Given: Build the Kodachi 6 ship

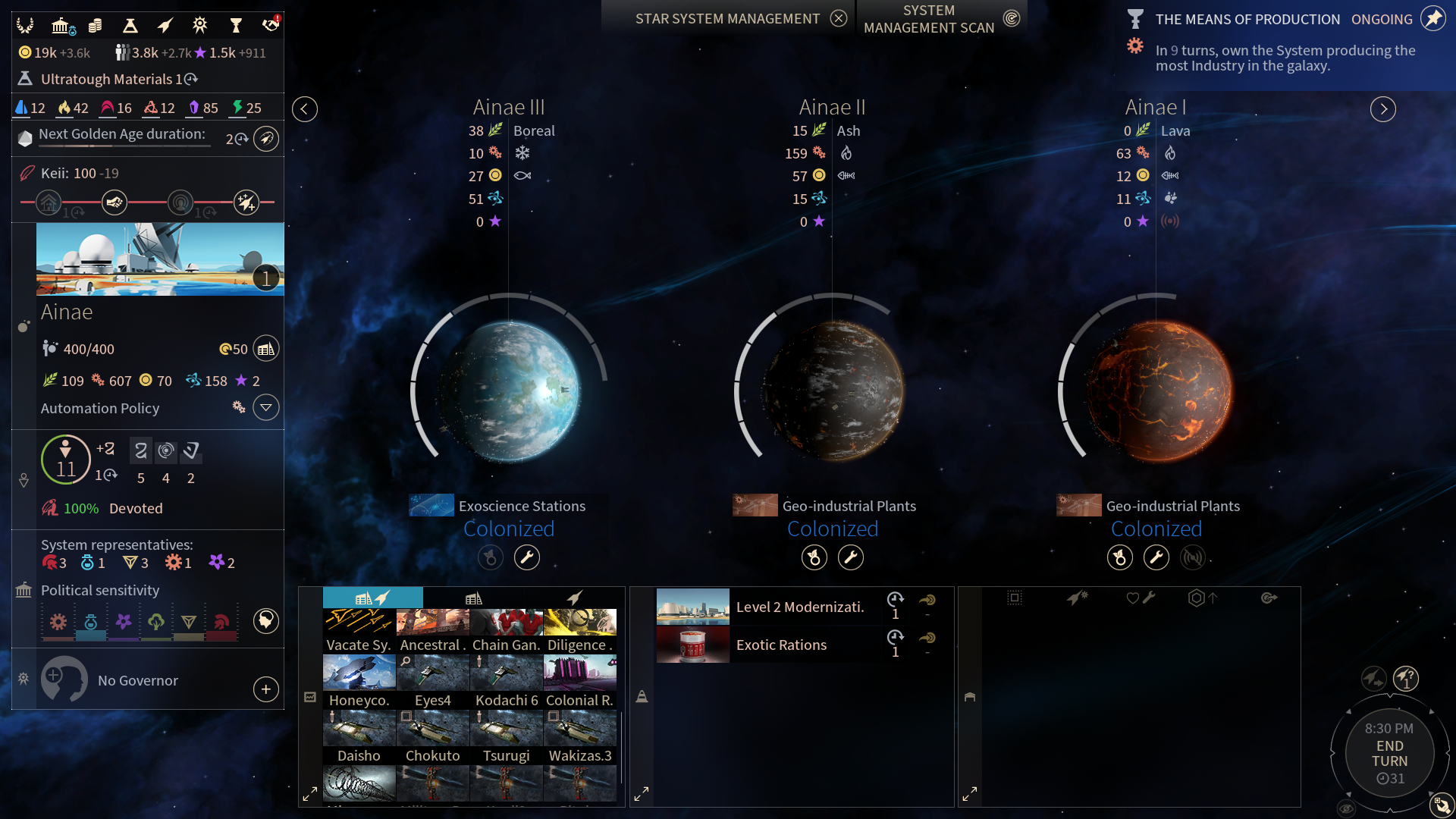Looking at the screenshot, I should (506, 681).
